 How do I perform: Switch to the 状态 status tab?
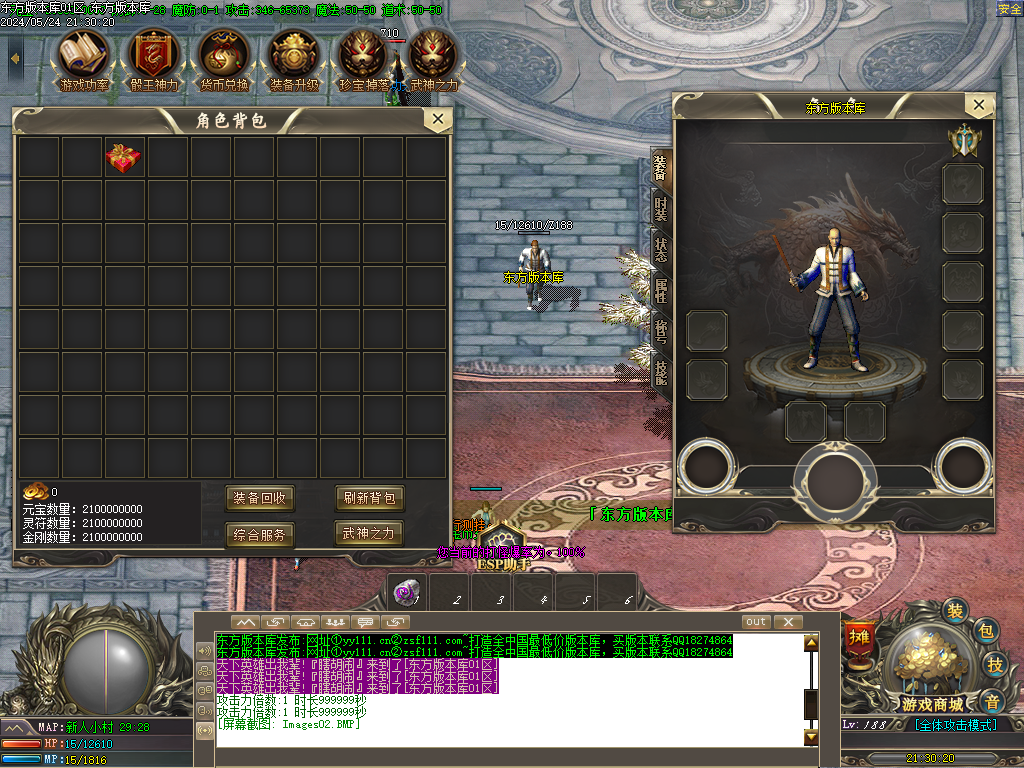(661, 250)
